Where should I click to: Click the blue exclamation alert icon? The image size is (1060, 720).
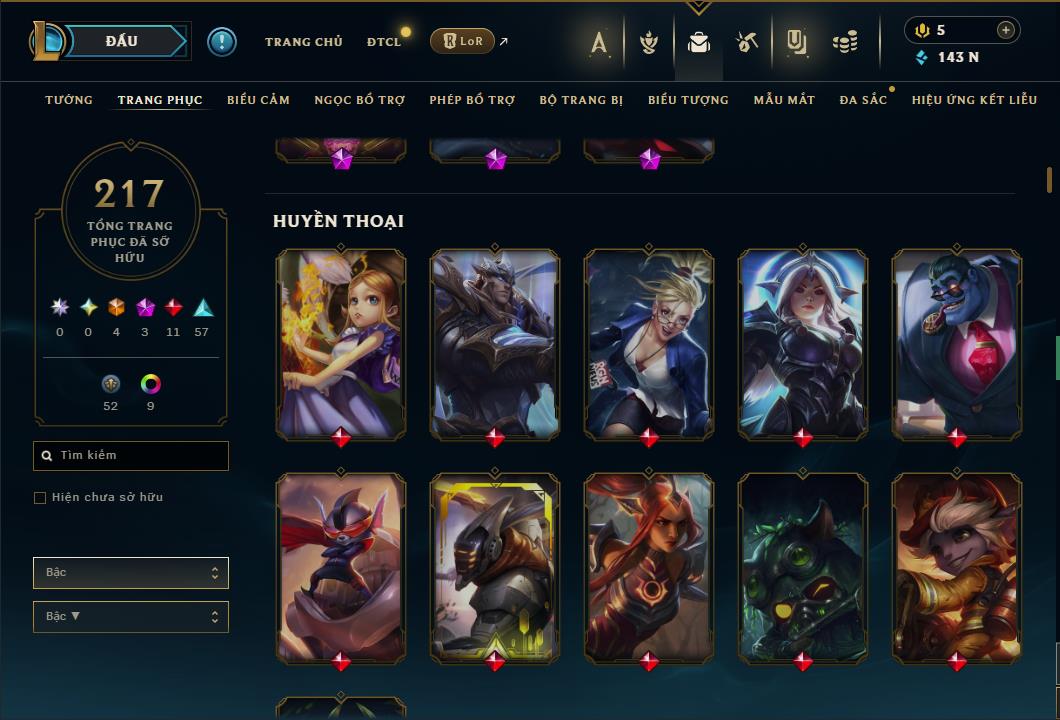222,41
